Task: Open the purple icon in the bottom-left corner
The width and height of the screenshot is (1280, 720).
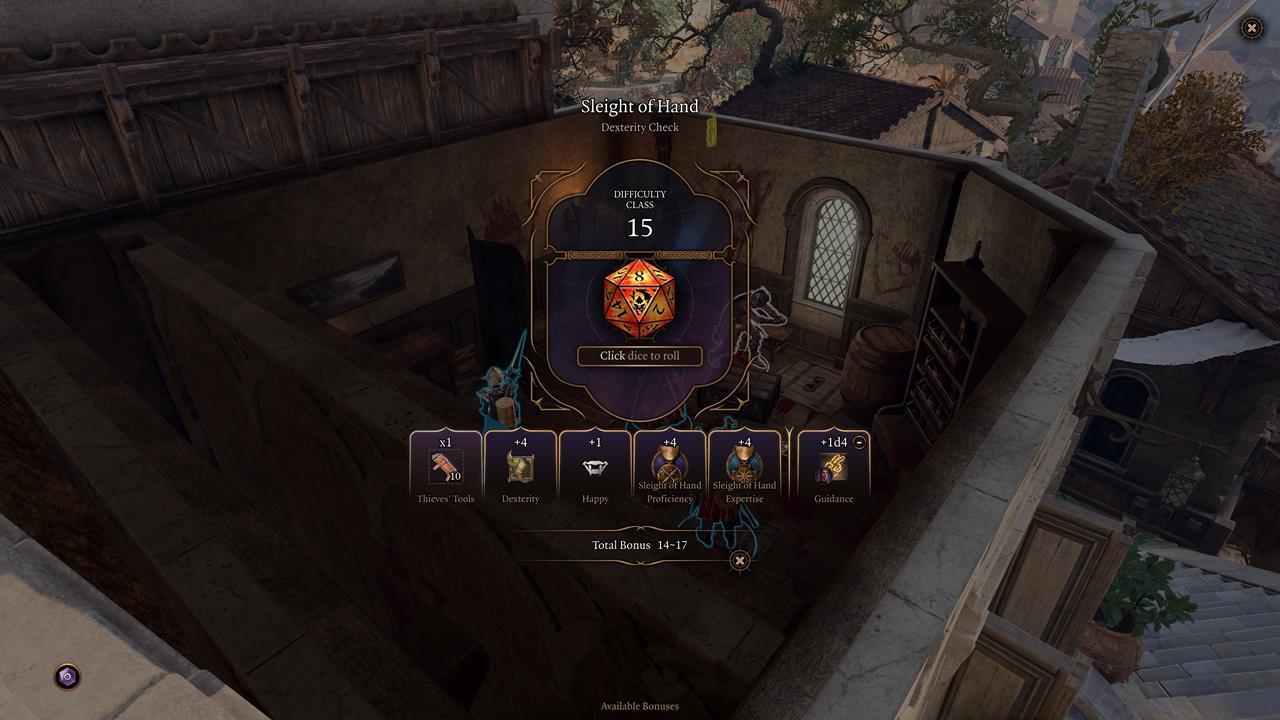Action: [67, 677]
